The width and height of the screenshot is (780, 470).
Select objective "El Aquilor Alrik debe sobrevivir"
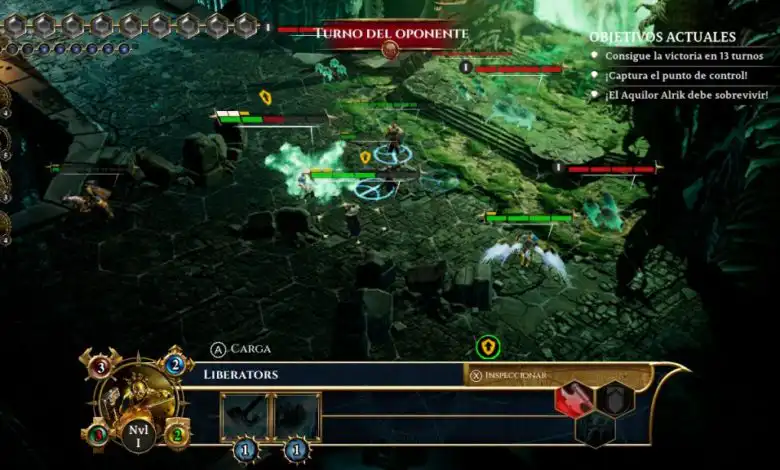pos(686,95)
